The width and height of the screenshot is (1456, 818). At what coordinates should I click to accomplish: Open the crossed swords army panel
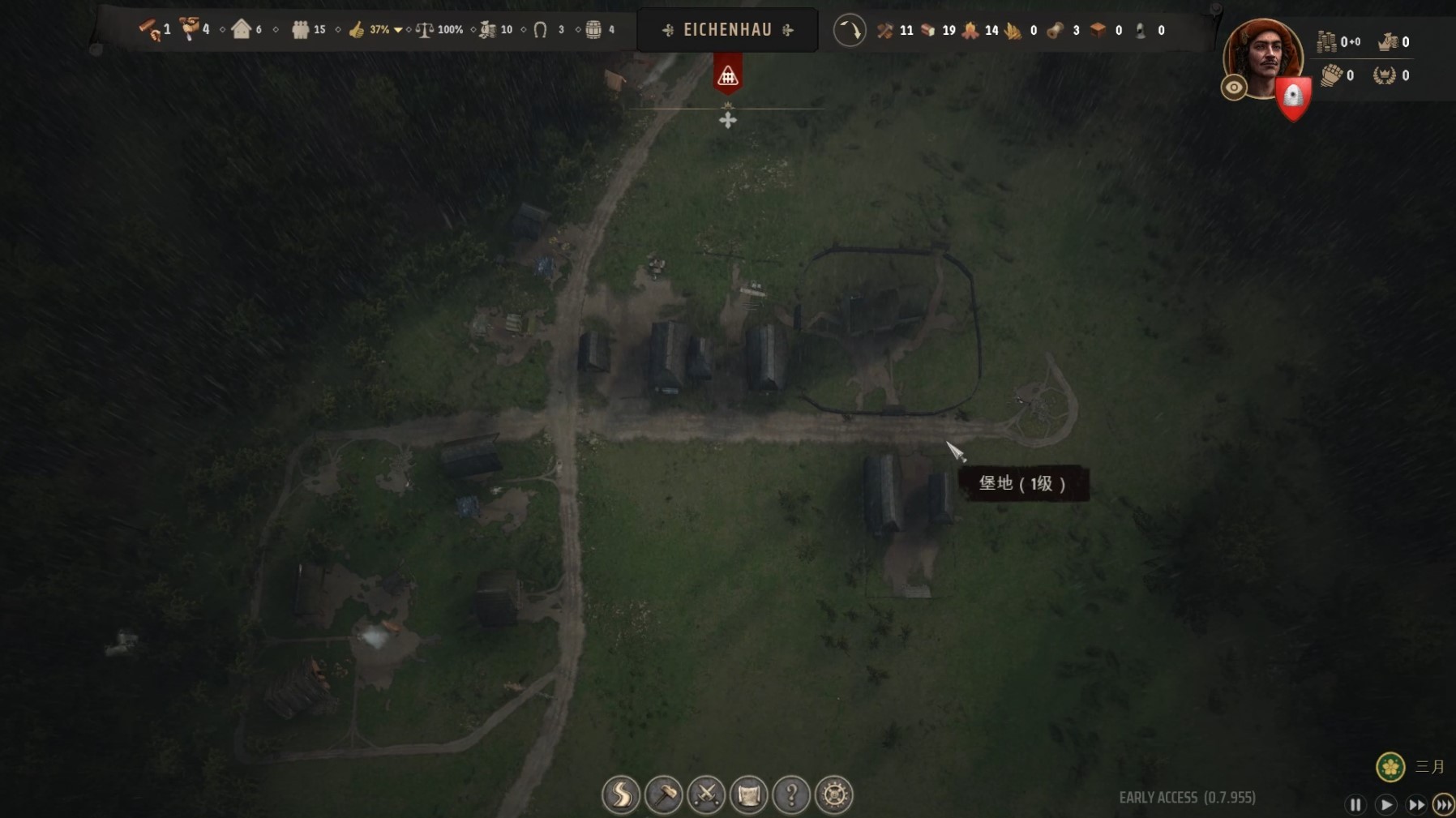706,794
